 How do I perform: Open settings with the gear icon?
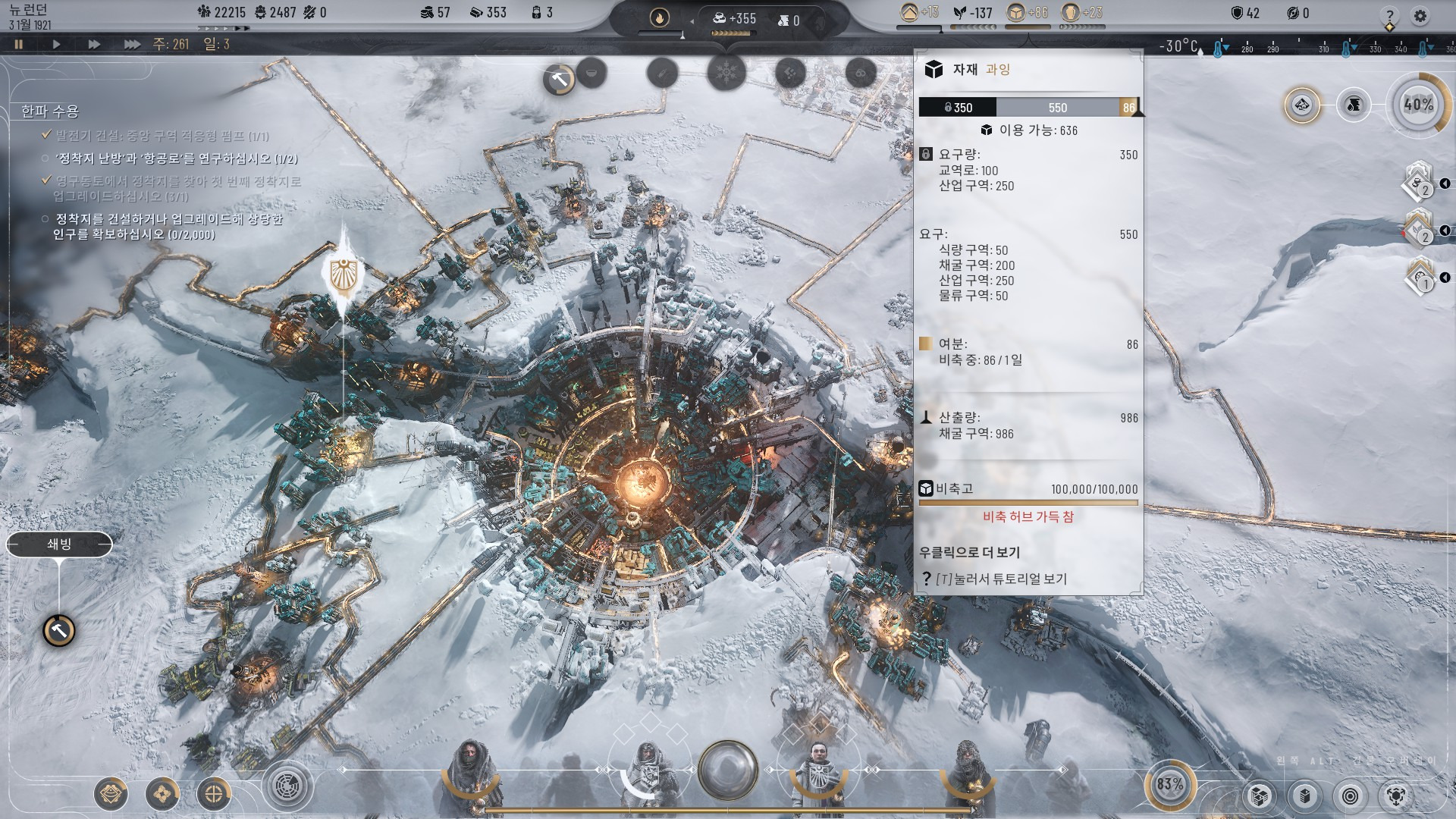tap(1420, 15)
